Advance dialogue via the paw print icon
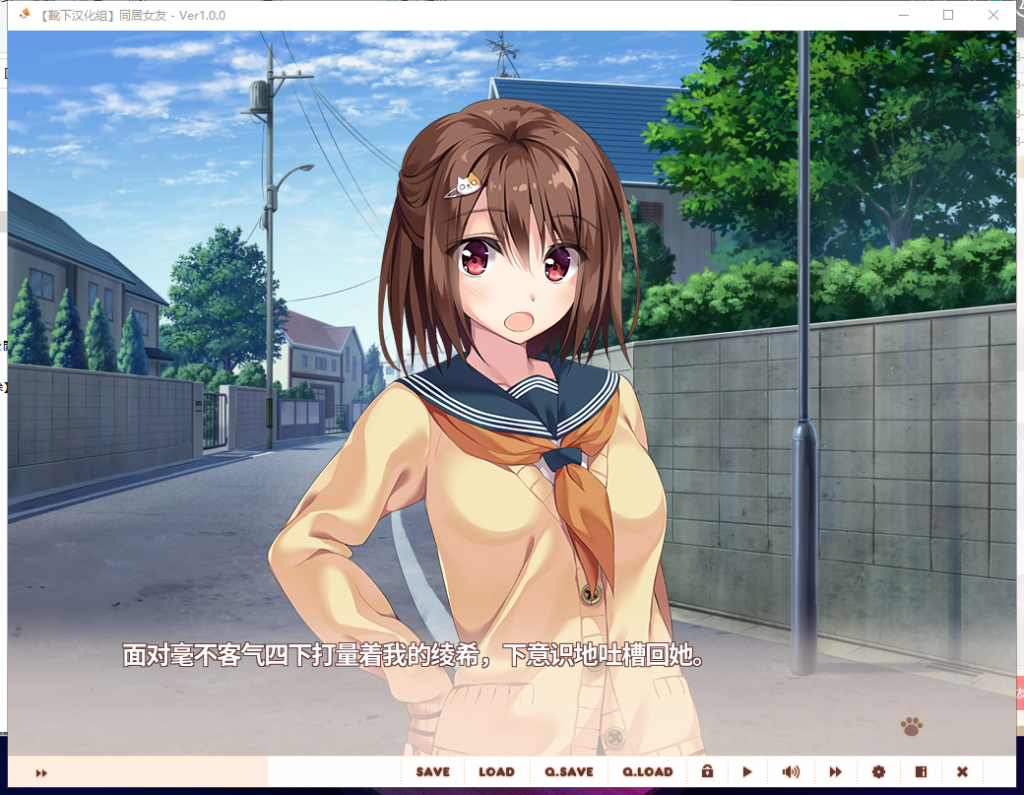Viewport: 1024px width, 795px height. pyautogui.click(x=911, y=727)
